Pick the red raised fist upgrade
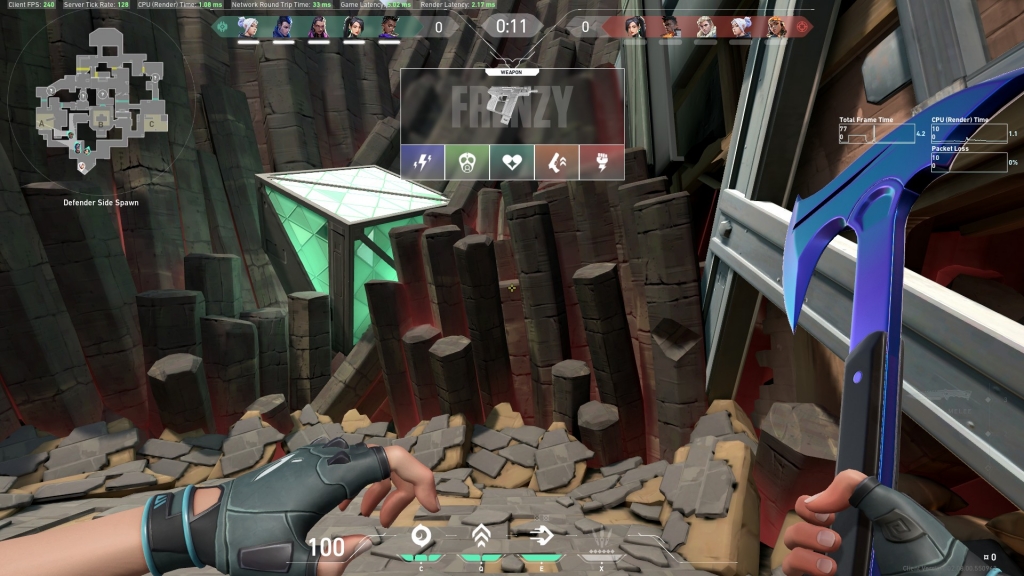 coord(602,162)
